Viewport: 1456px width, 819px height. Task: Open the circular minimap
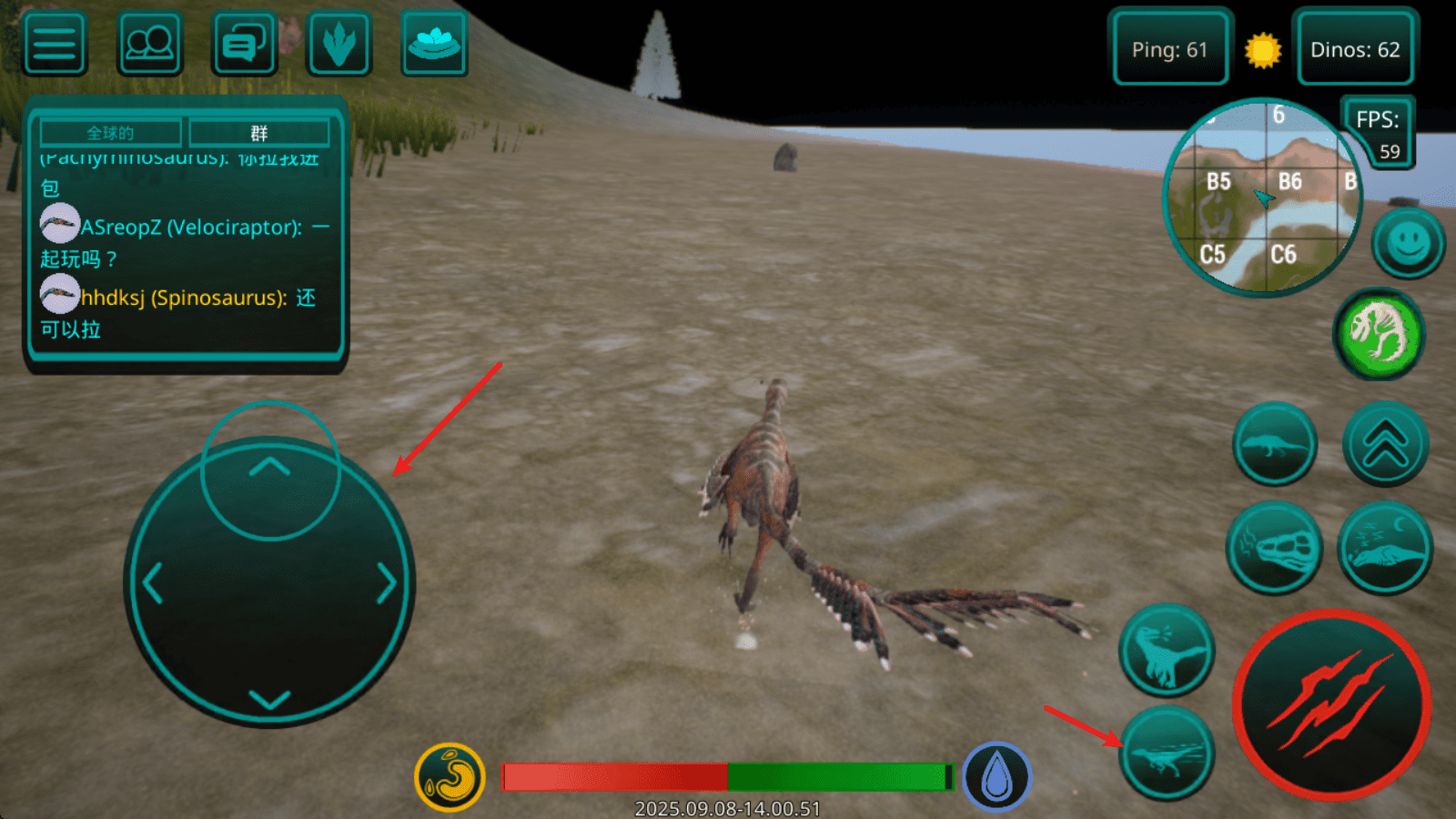click(x=1262, y=197)
